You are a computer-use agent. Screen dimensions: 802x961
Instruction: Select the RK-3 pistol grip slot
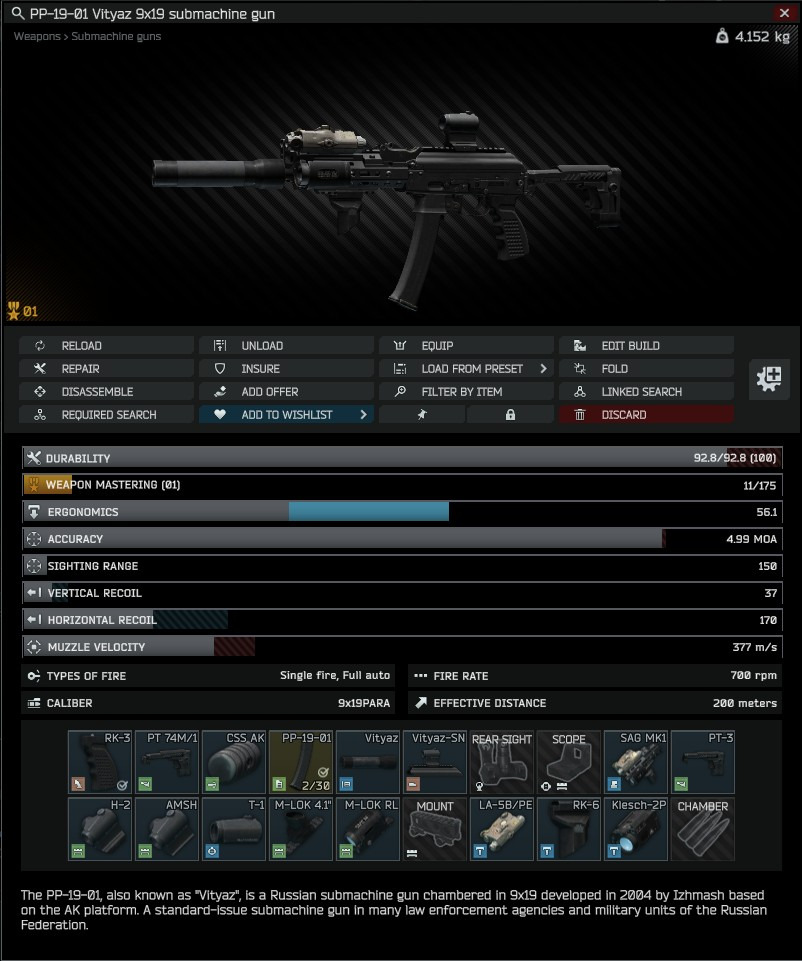(100, 762)
